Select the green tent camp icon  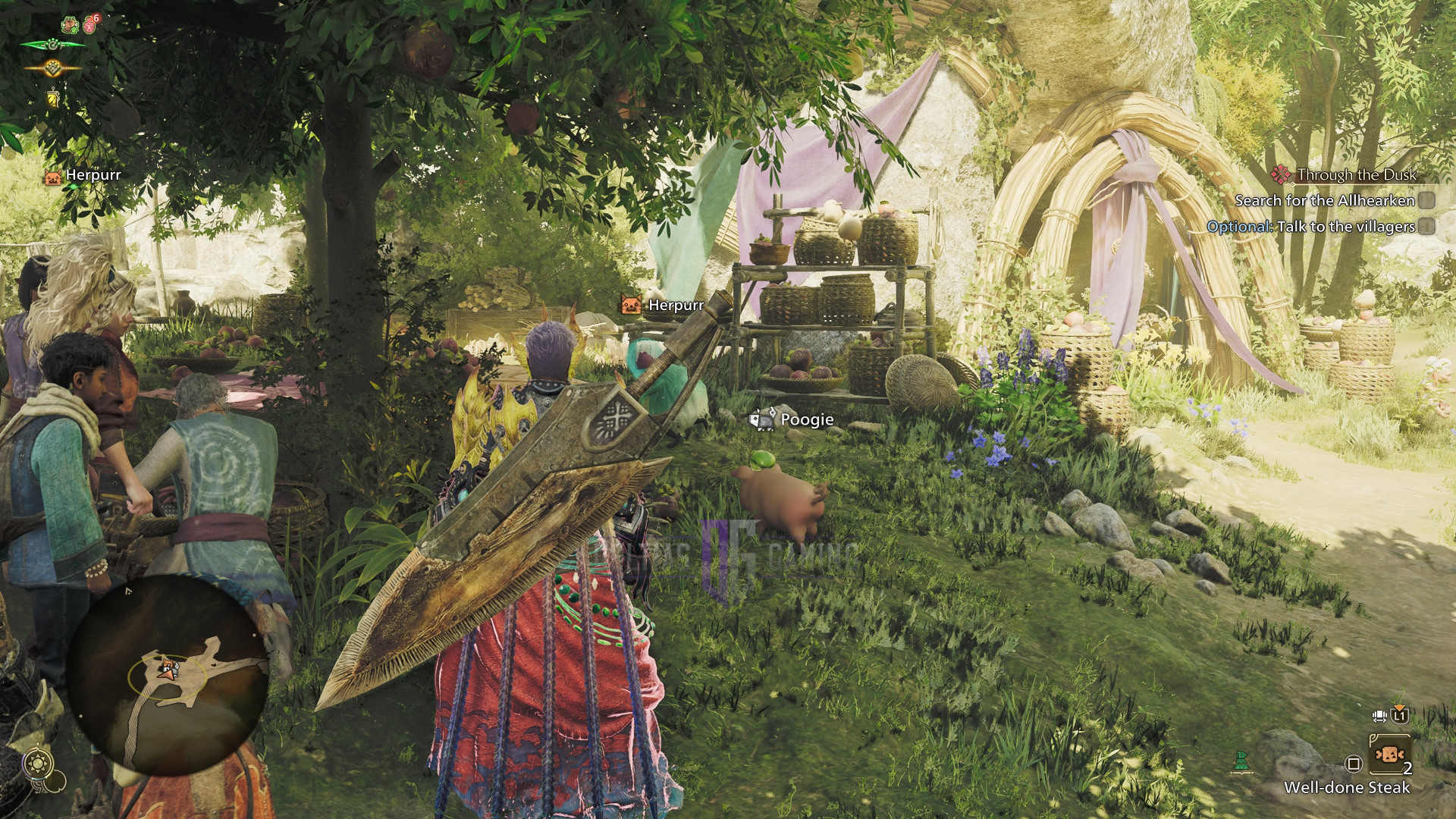1241,761
